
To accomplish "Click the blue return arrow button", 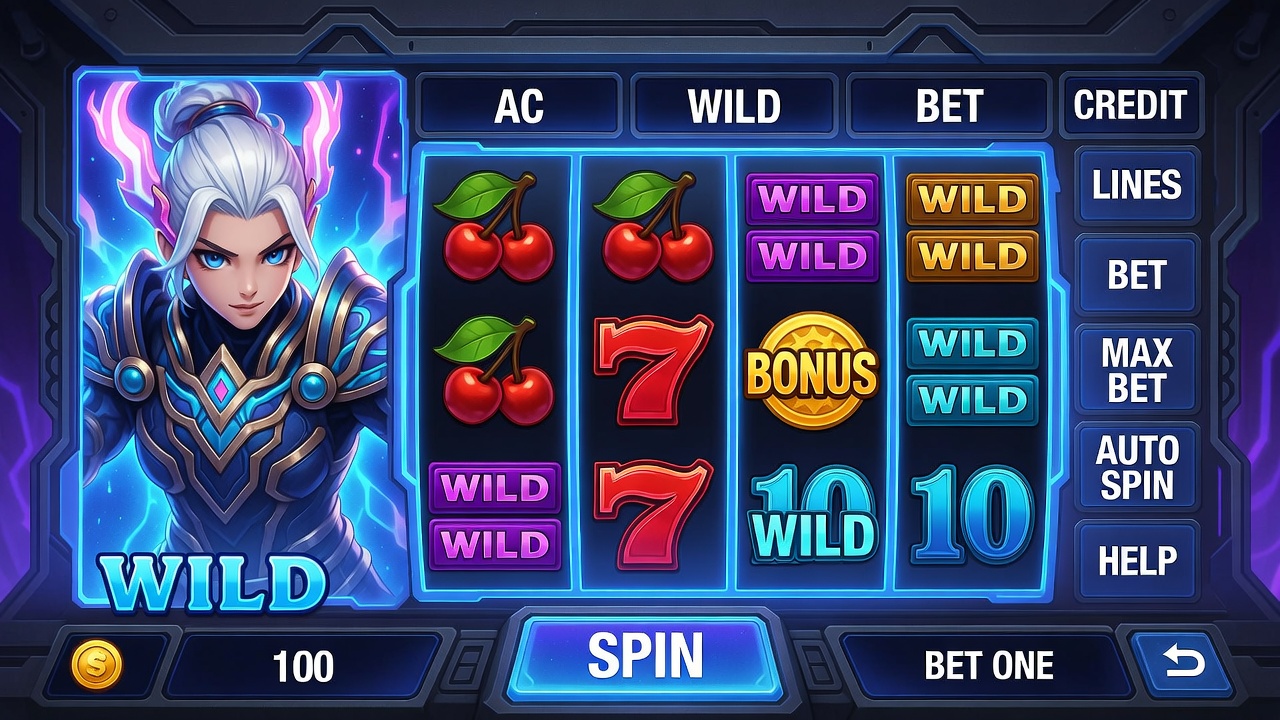I will tap(1183, 662).
